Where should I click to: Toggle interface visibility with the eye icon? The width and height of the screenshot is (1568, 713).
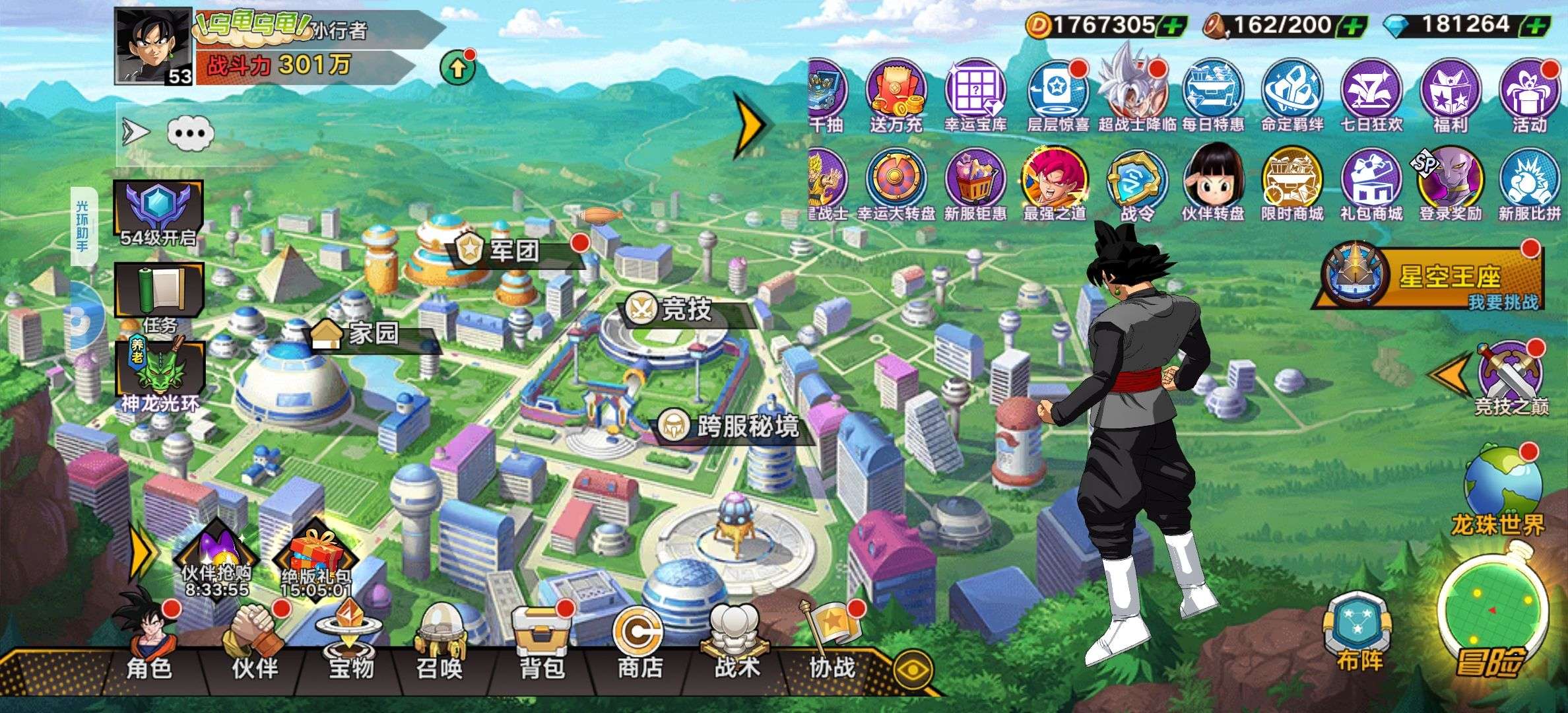pyautogui.click(x=913, y=669)
